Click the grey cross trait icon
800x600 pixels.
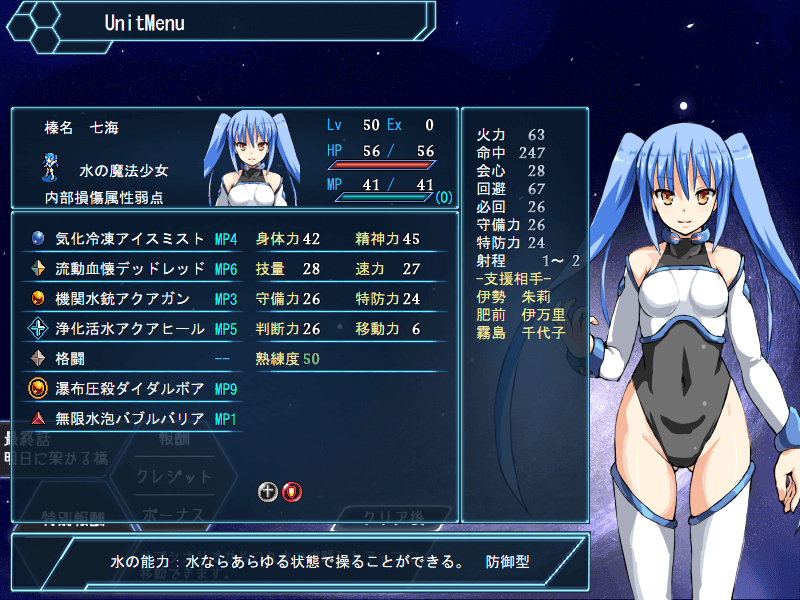268,491
